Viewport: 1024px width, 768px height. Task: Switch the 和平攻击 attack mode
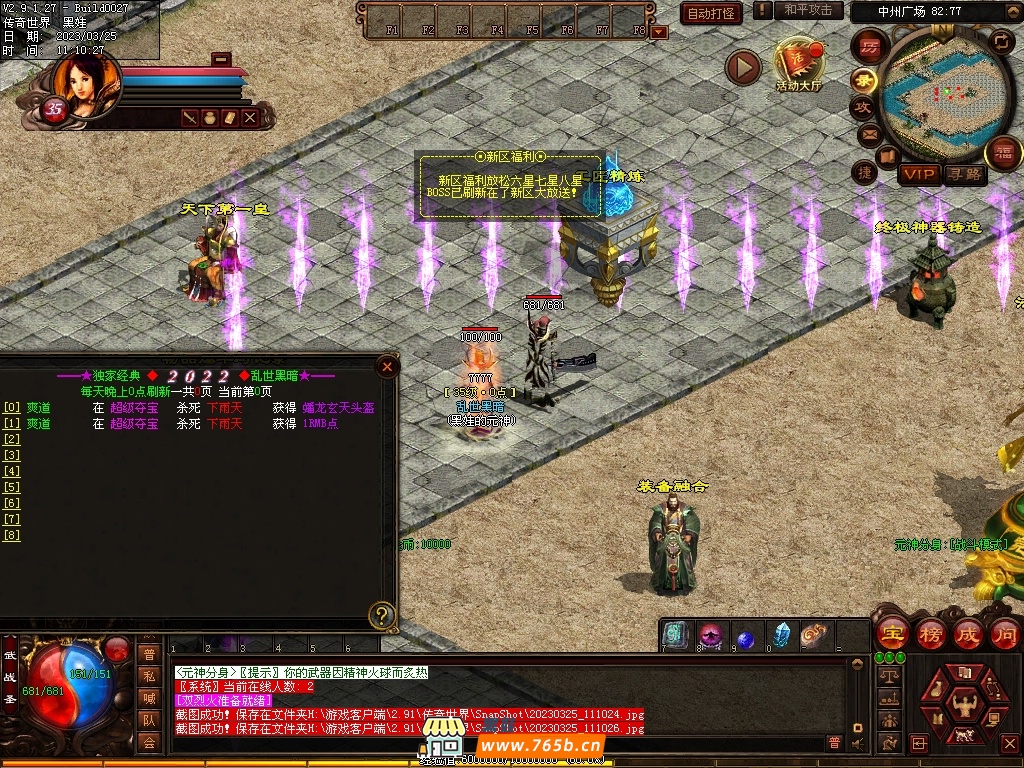(808, 10)
